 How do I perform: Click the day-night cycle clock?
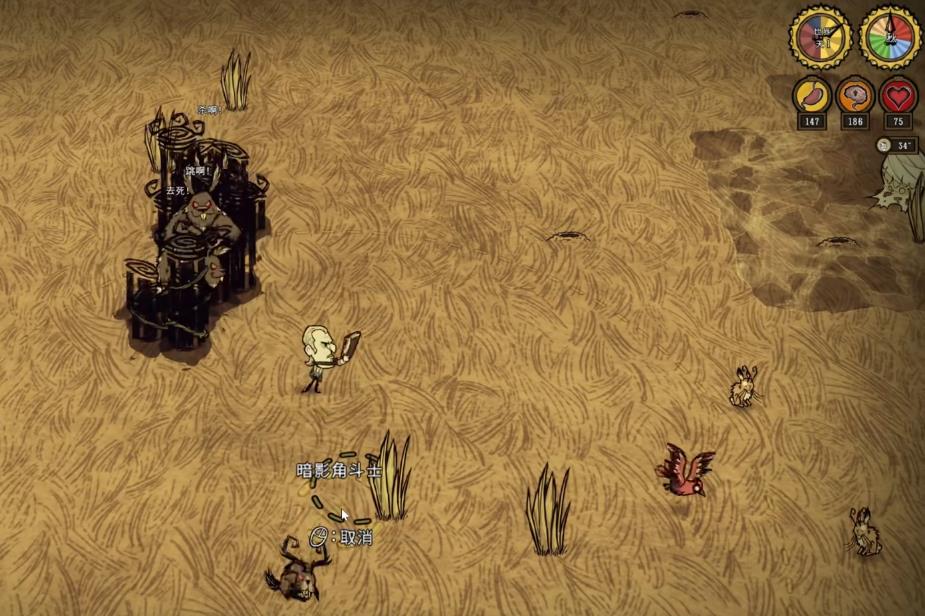click(x=820, y=37)
